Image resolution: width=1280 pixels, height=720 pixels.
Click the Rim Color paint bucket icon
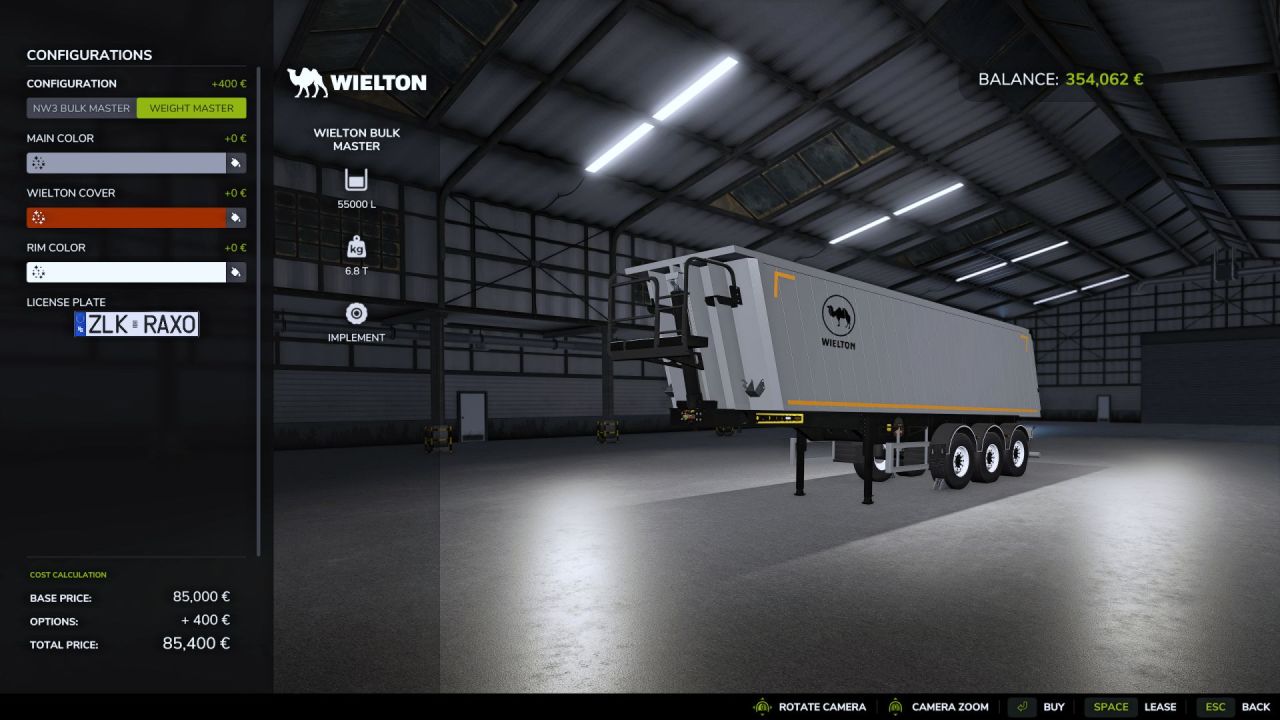coord(237,271)
